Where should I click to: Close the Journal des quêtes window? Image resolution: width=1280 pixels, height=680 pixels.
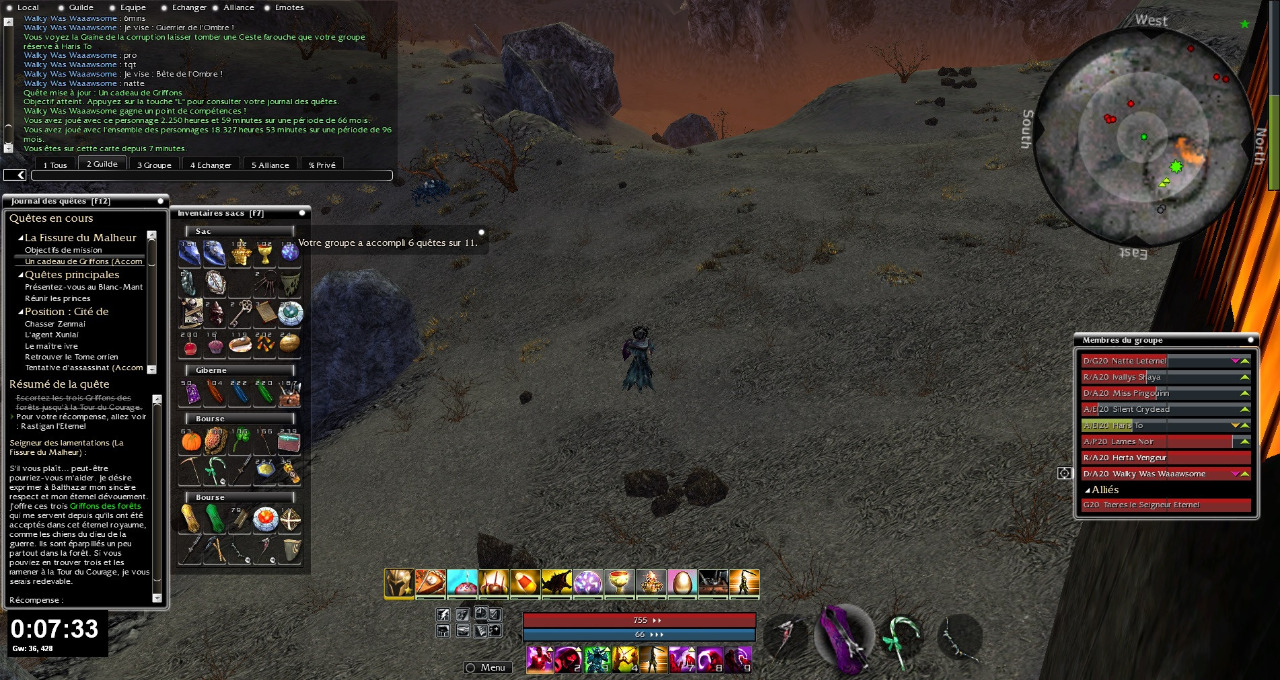pos(160,201)
